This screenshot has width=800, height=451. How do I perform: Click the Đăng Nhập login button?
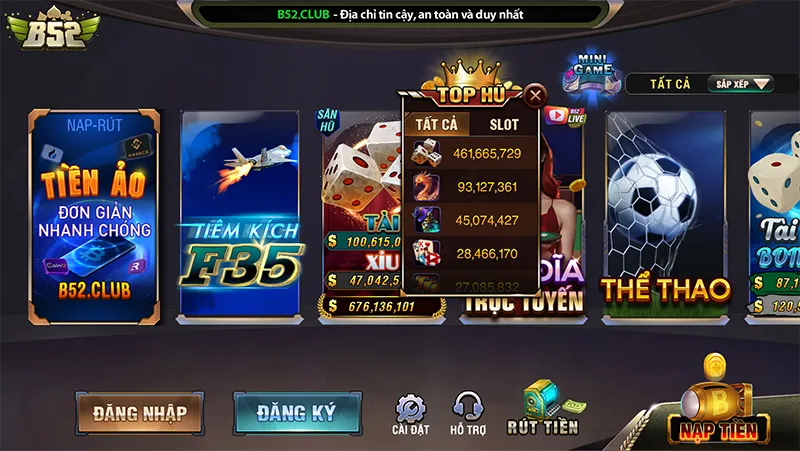click(x=139, y=411)
